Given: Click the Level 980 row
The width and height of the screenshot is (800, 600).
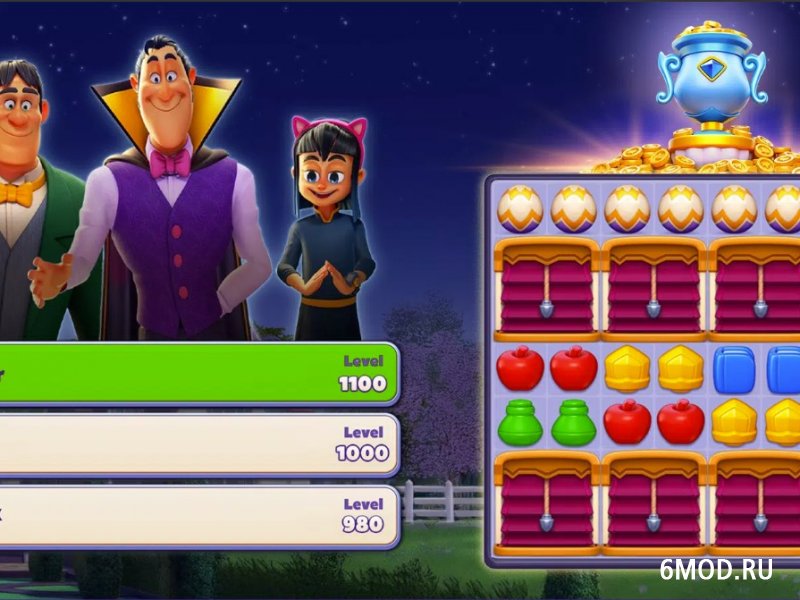Looking at the screenshot, I should (x=200, y=515).
